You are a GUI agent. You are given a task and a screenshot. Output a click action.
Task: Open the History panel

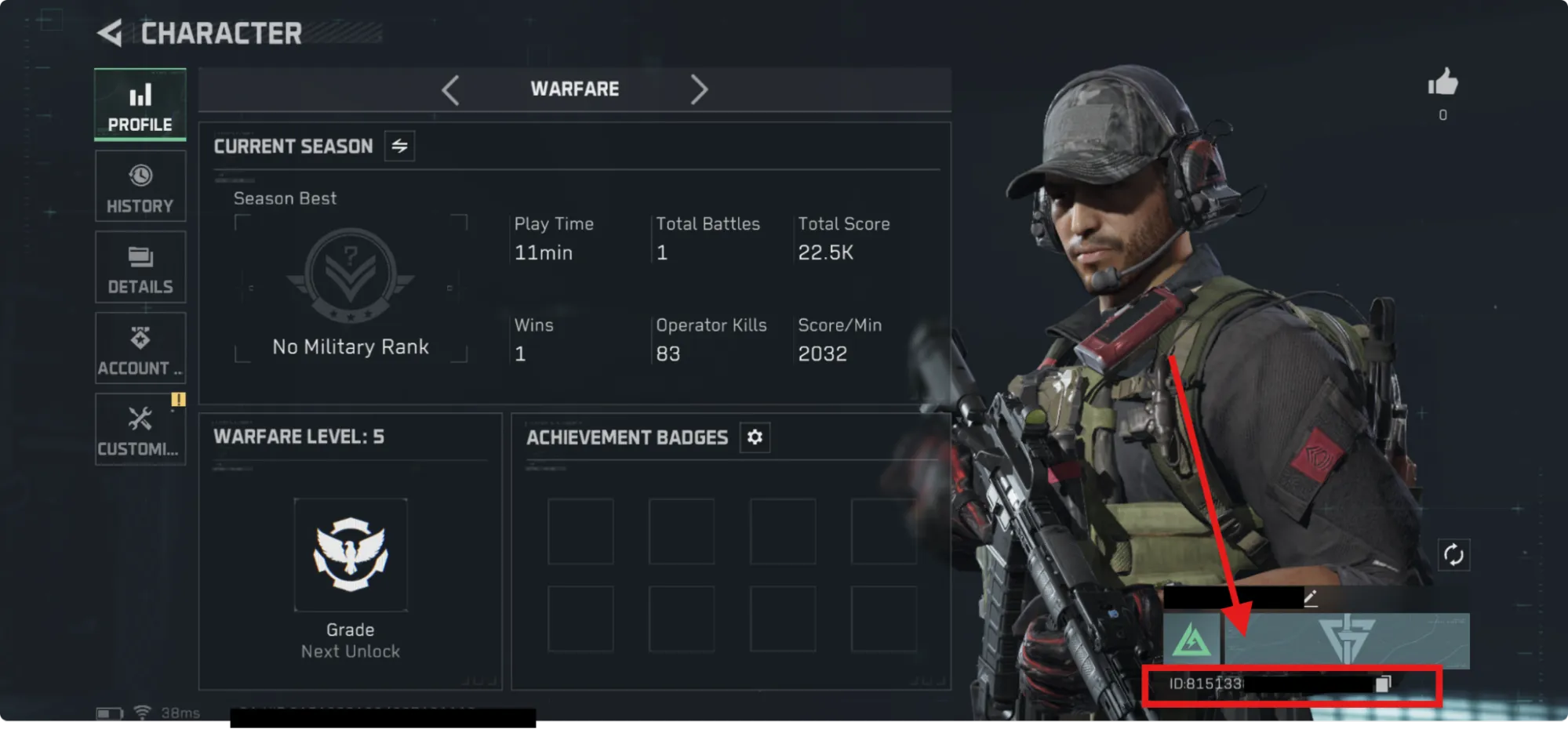(x=140, y=186)
